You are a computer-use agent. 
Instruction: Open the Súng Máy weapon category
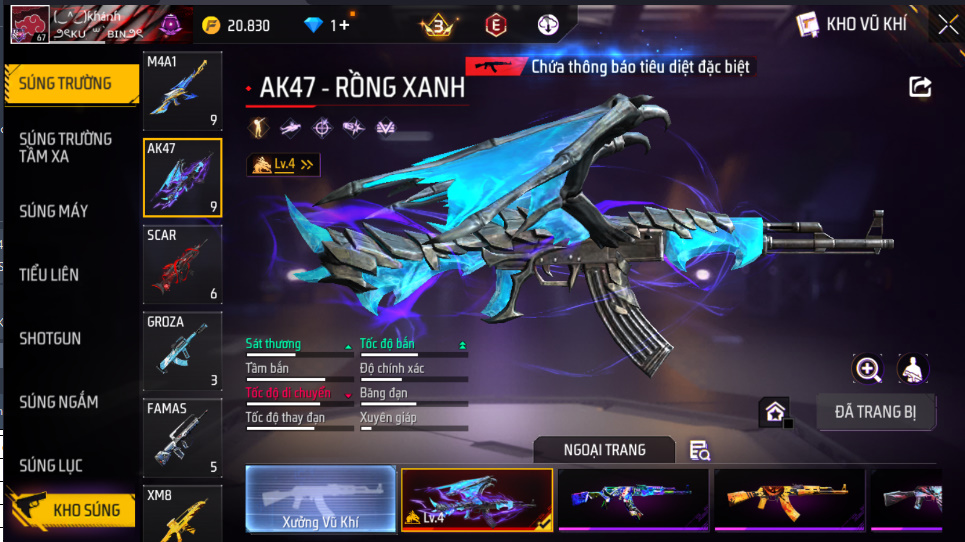coord(54,211)
